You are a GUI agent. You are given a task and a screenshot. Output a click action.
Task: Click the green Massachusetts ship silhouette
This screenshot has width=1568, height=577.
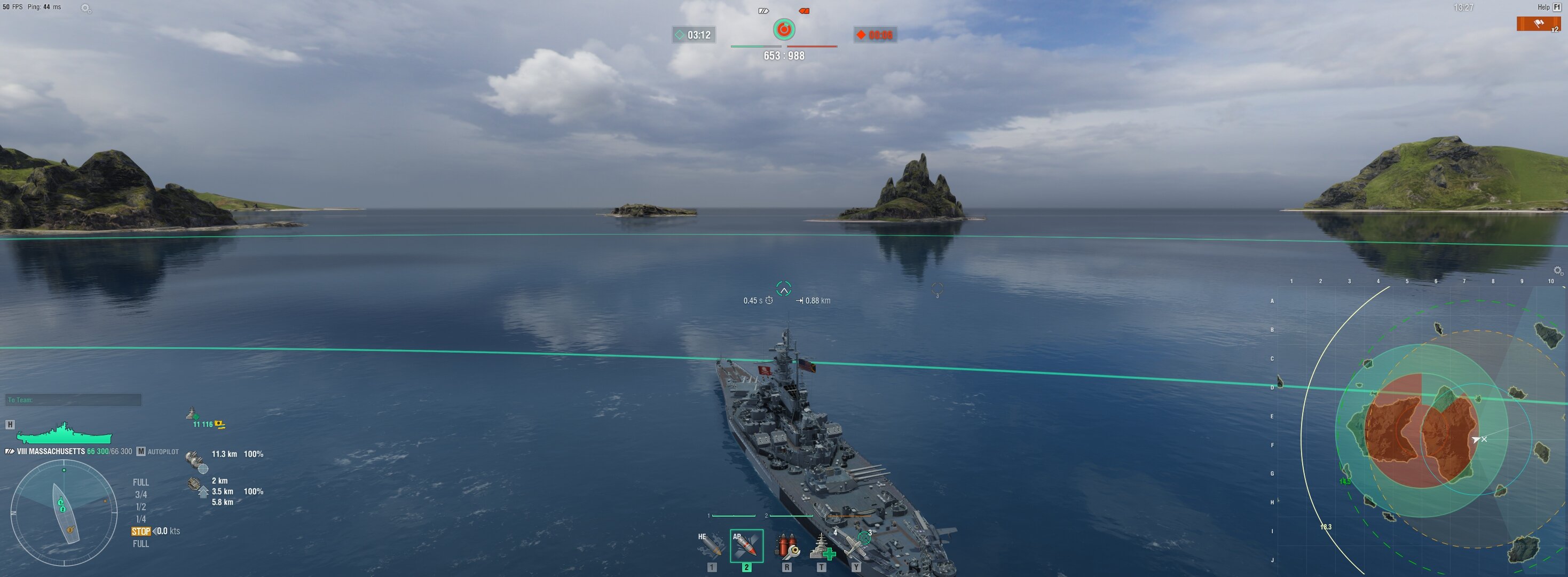coord(64,434)
